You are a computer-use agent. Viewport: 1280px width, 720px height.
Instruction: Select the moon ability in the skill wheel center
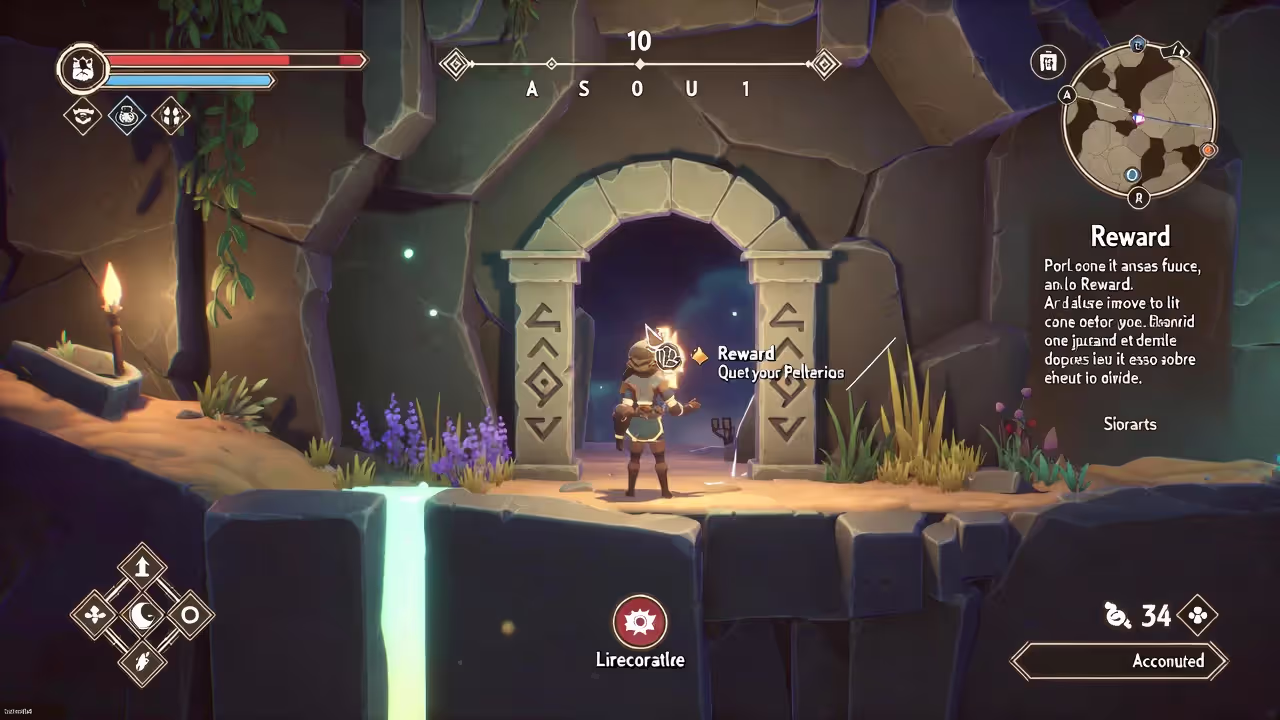click(x=141, y=617)
